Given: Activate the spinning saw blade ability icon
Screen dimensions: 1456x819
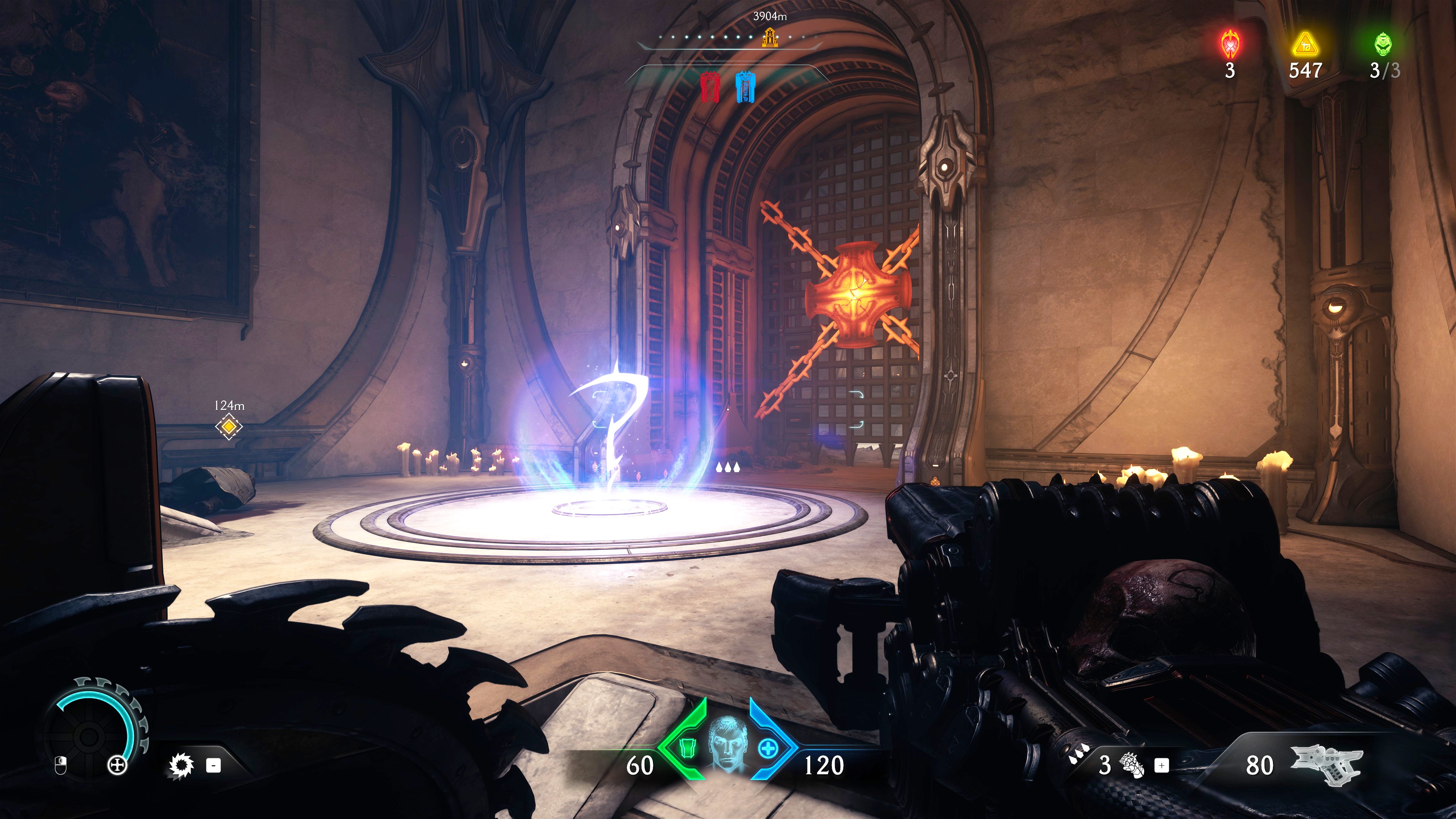Looking at the screenshot, I should pos(182,766).
